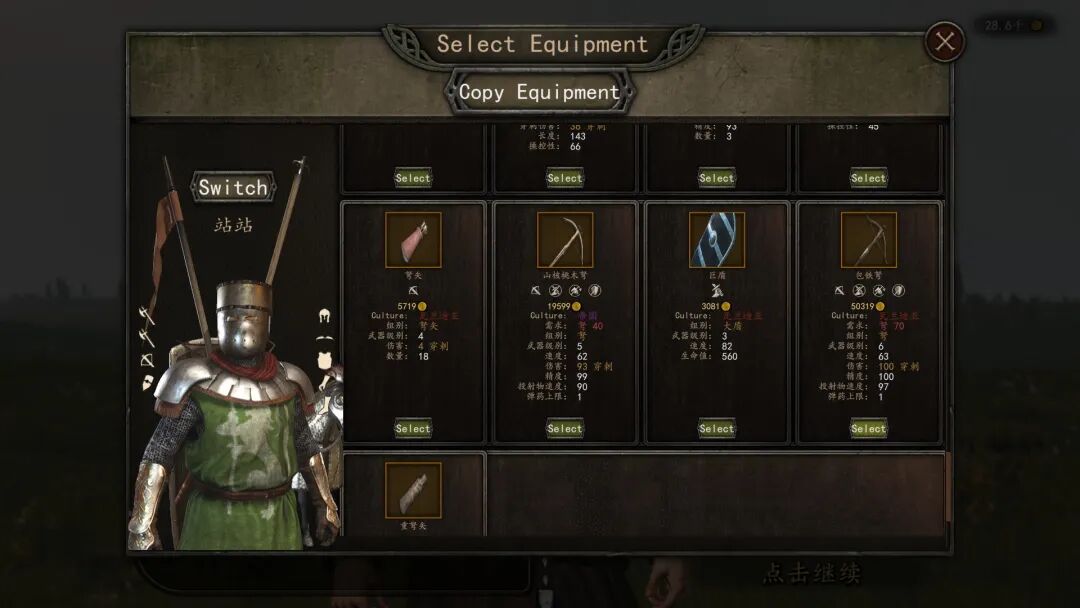Equip the 巨盾 shield via its Select button
Viewport: 1080px width, 608px height.
(x=716, y=428)
